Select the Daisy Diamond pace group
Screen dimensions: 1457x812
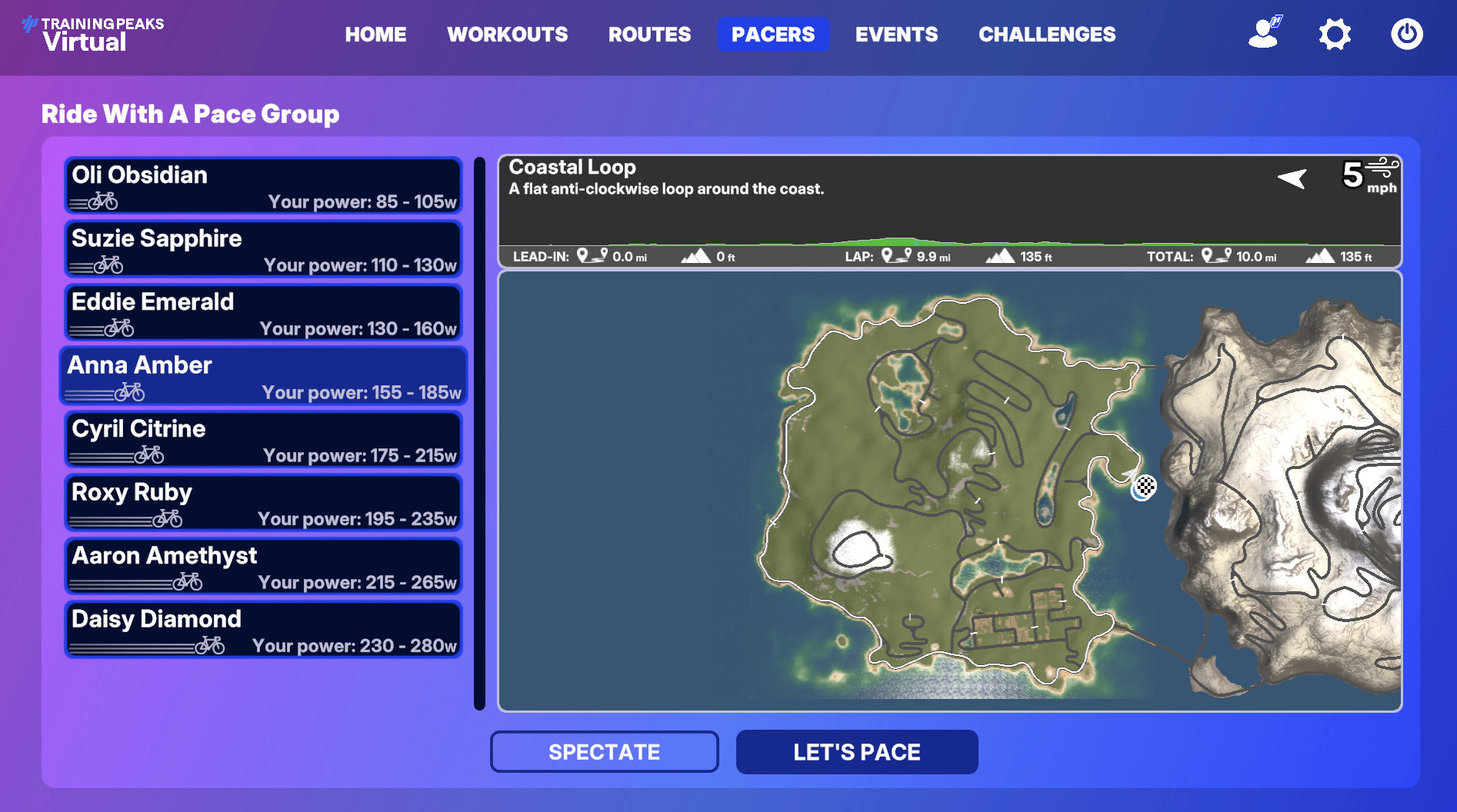pyautogui.click(x=262, y=630)
